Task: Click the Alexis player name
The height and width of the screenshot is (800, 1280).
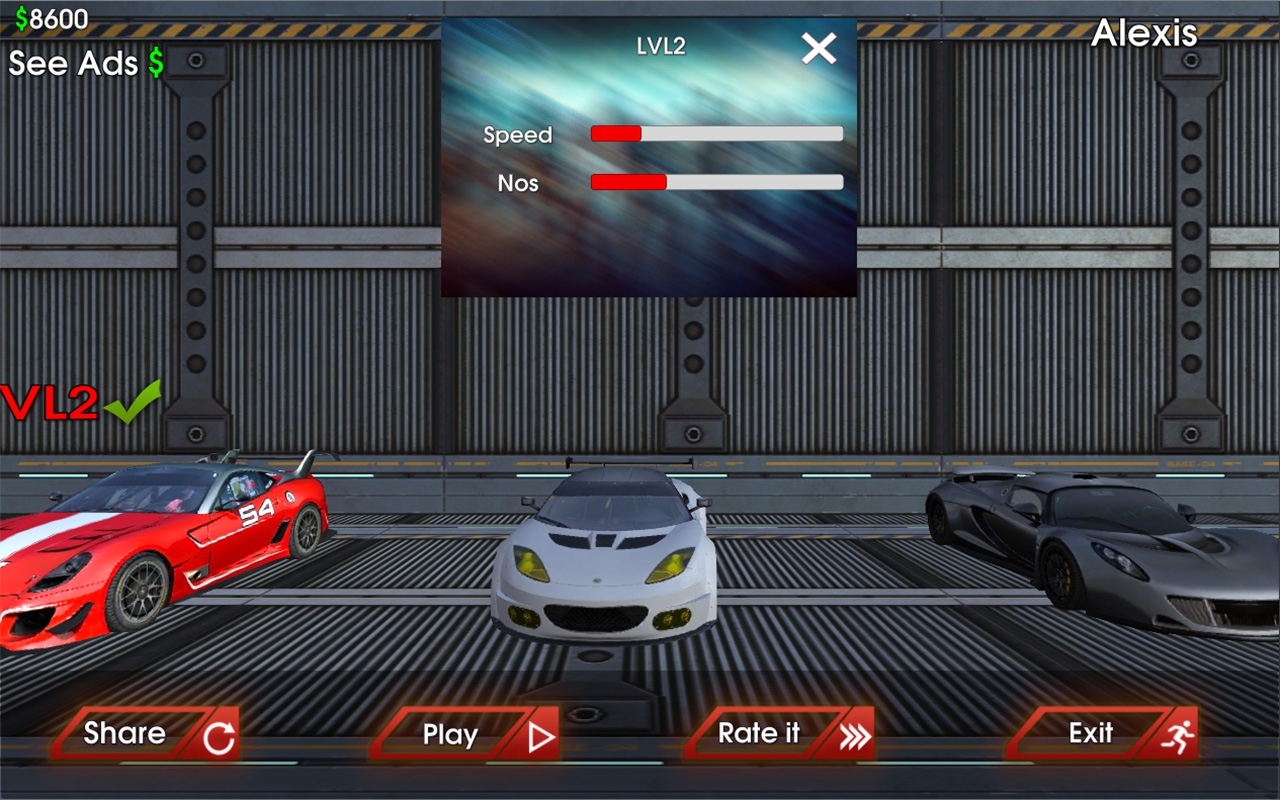Action: tap(1146, 32)
